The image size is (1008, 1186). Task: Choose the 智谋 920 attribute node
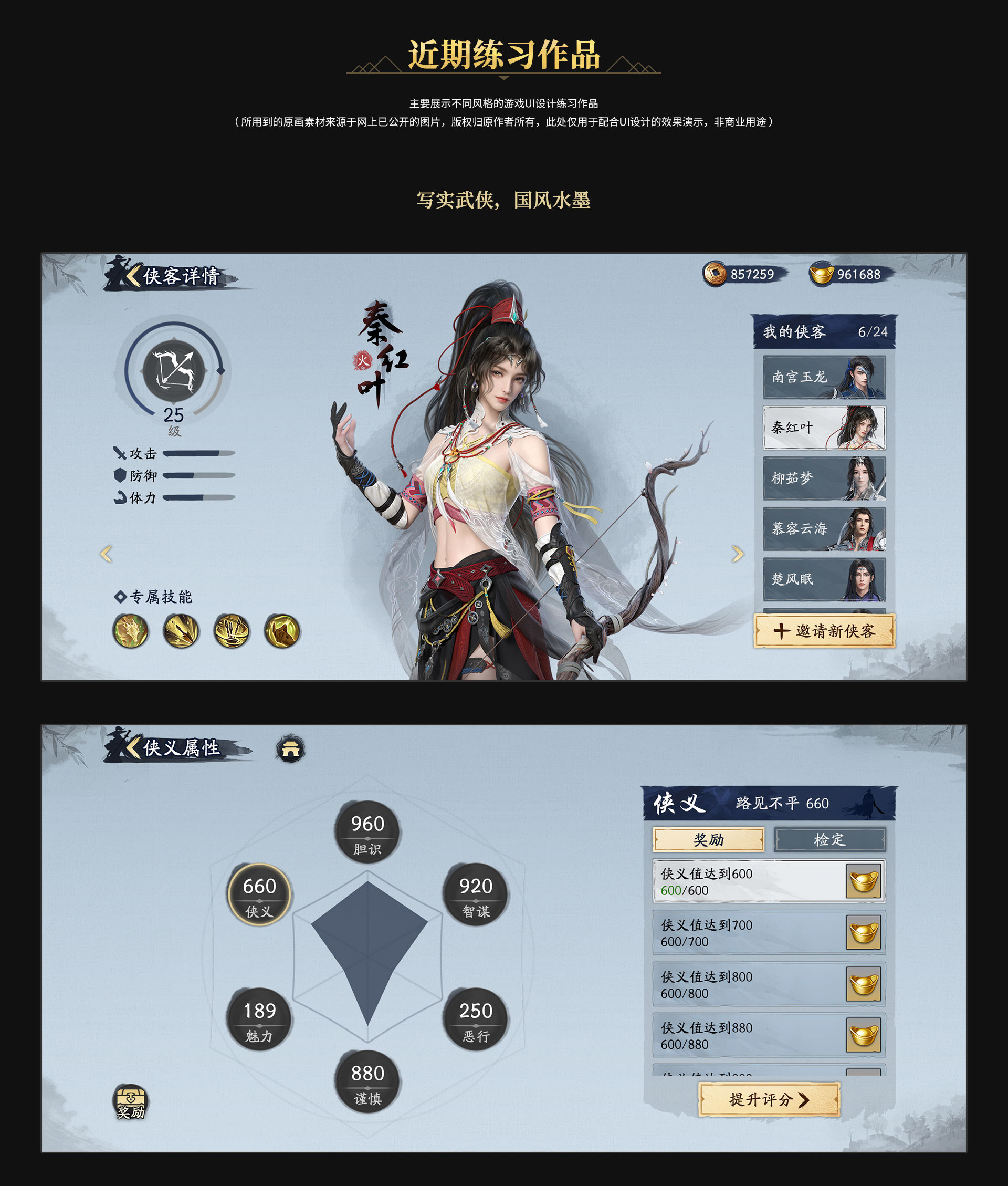click(476, 894)
